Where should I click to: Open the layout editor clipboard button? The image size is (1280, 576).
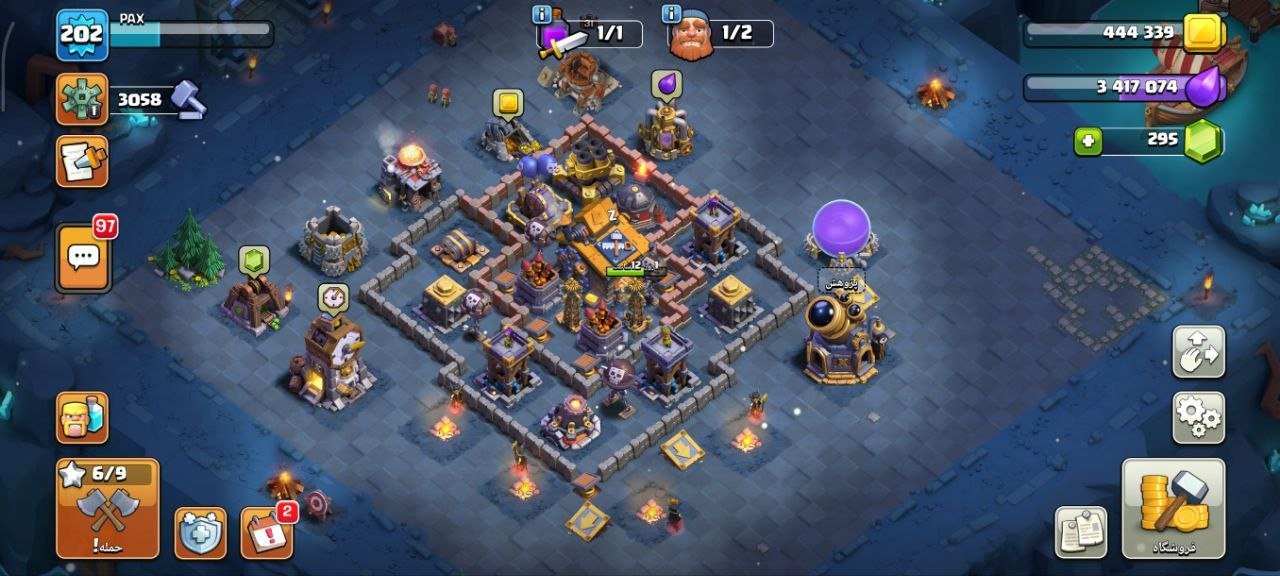coord(1081,532)
